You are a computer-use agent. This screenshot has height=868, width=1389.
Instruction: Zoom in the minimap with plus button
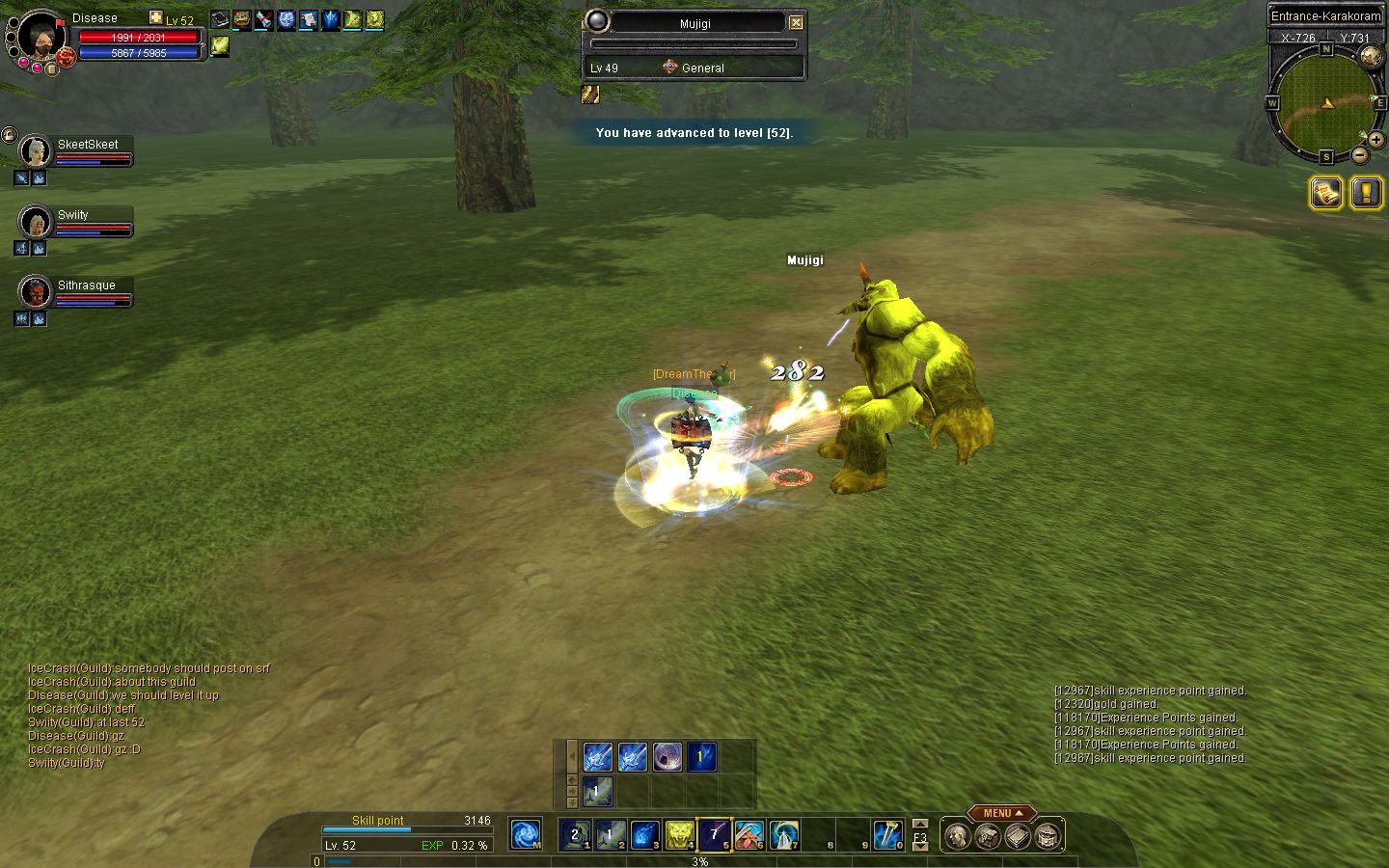1375,139
